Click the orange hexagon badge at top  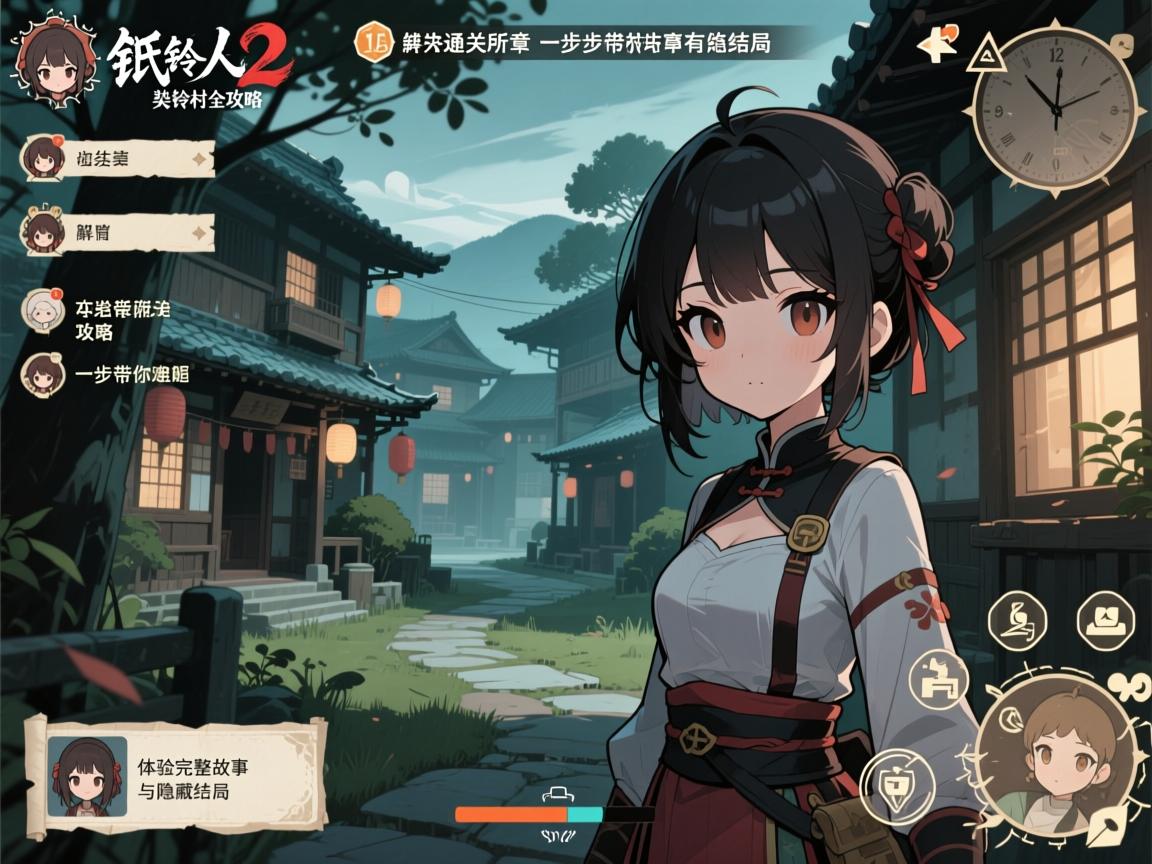pos(375,43)
